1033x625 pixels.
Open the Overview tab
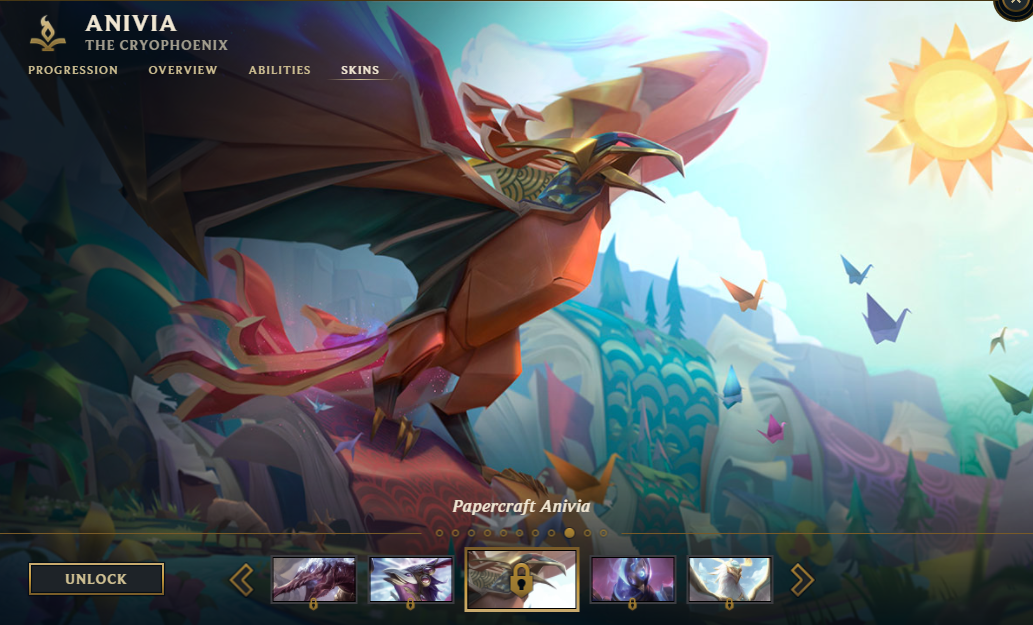[183, 70]
